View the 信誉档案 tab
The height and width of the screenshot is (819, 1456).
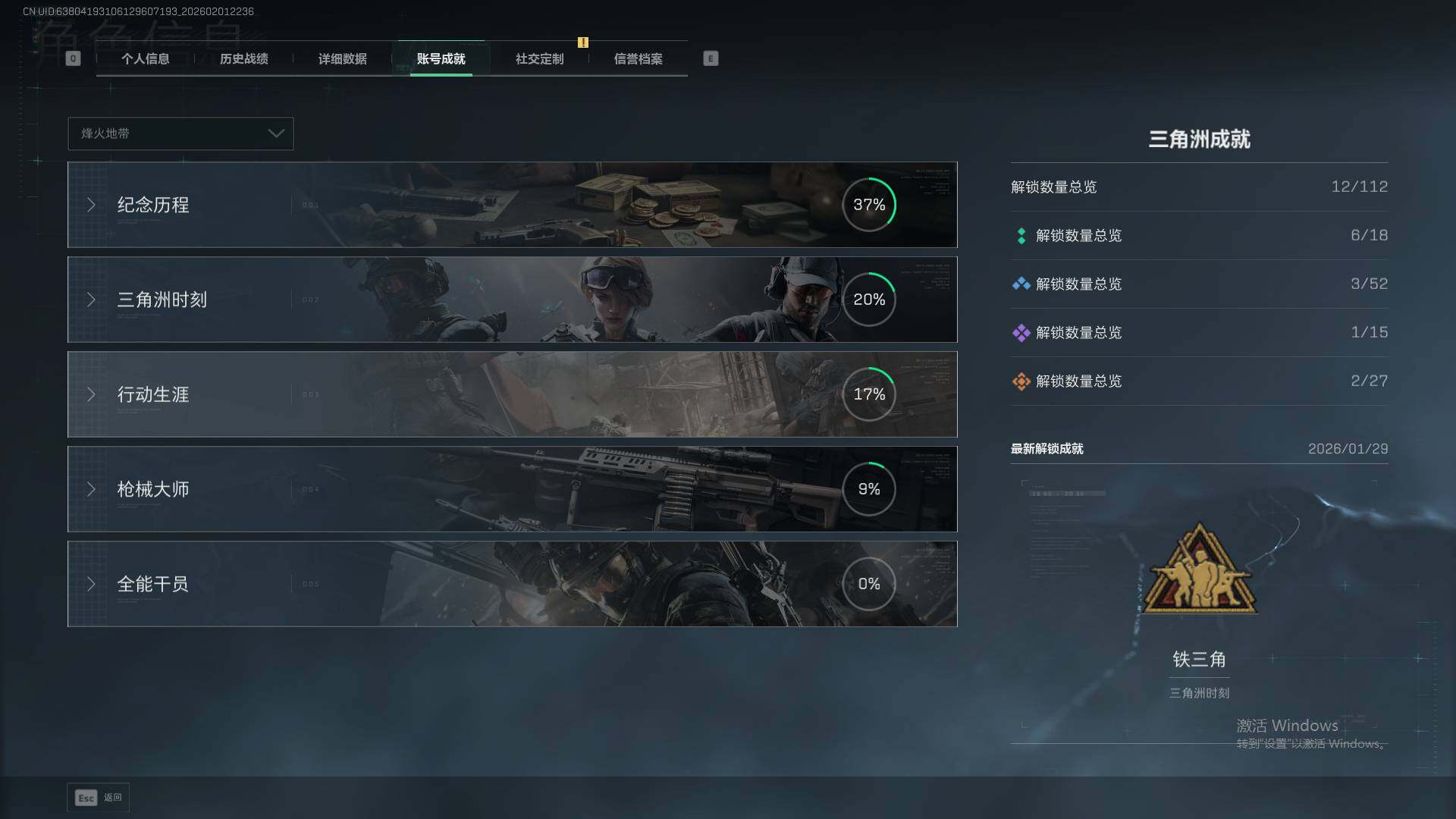tap(638, 59)
